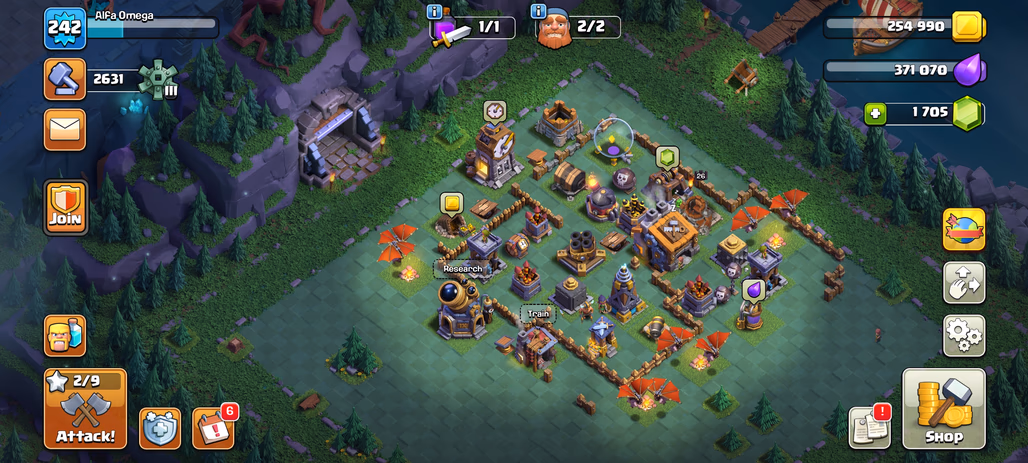This screenshot has width=1028, height=463.
Task: Open the events notice with 6 badge
Action: coord(212,429)
